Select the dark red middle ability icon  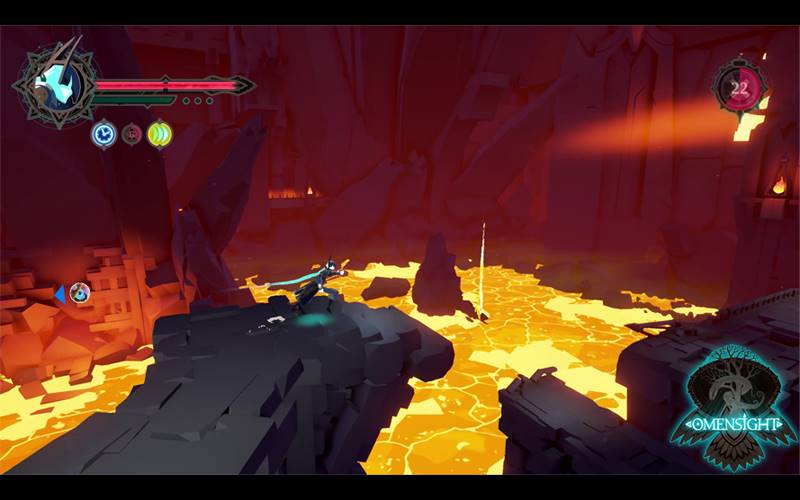click(x=132, y=133)
